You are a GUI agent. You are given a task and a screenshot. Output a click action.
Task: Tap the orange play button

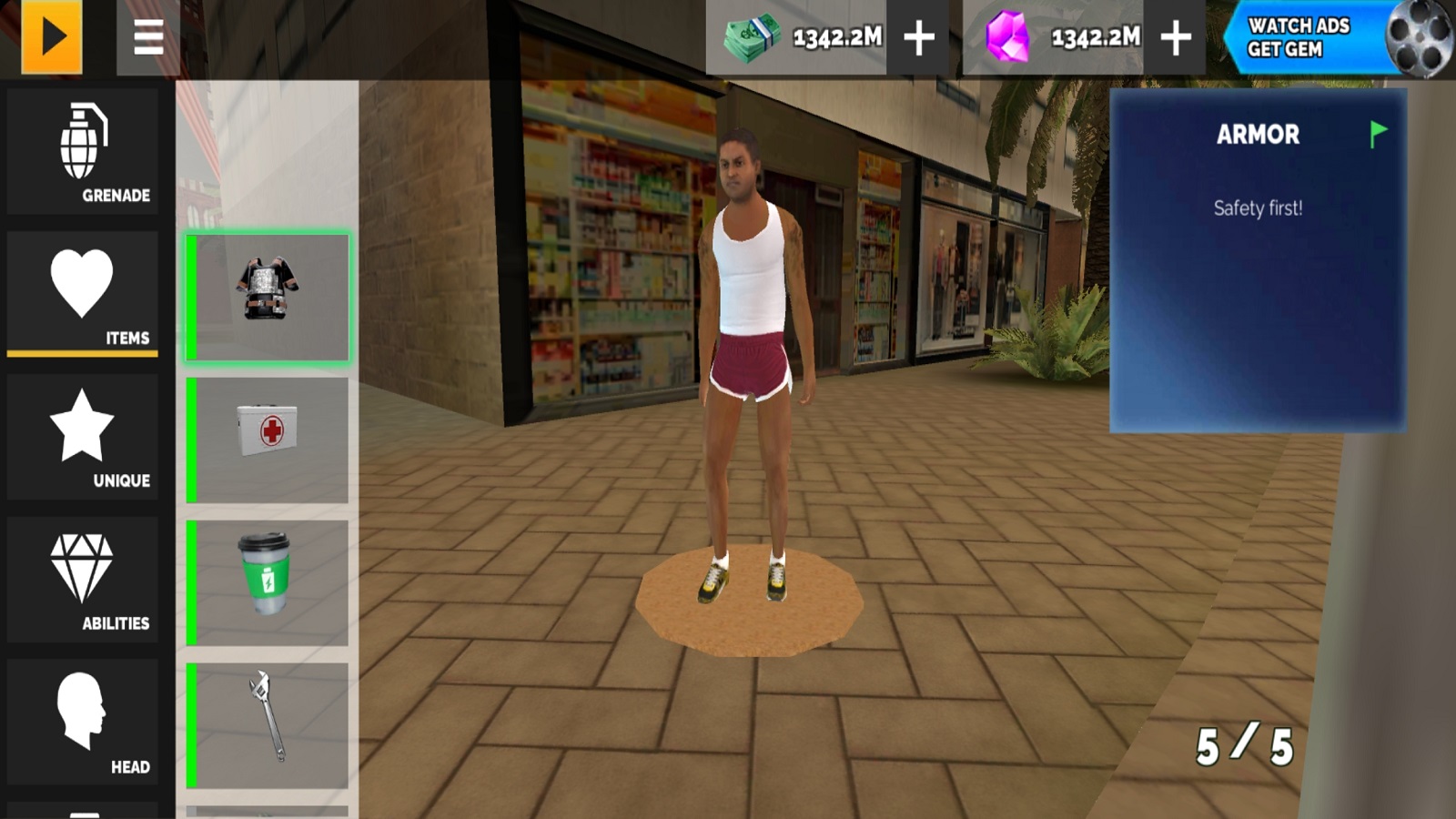[x=52, y=37]
